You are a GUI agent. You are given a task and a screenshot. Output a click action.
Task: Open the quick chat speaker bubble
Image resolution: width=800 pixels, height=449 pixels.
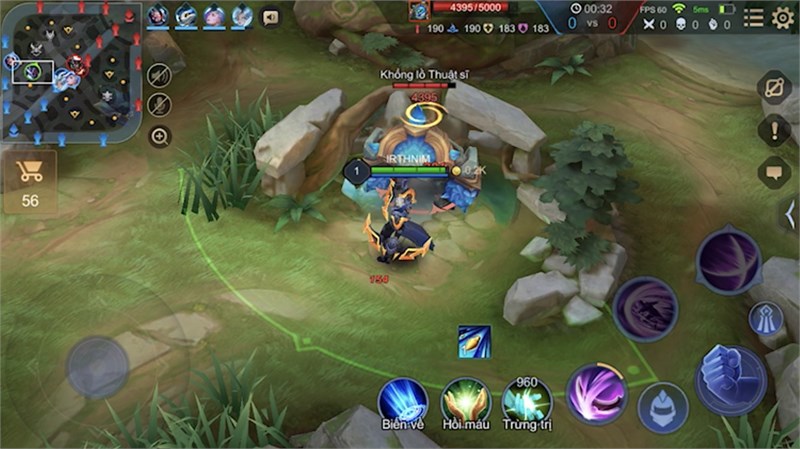(269, 17)
